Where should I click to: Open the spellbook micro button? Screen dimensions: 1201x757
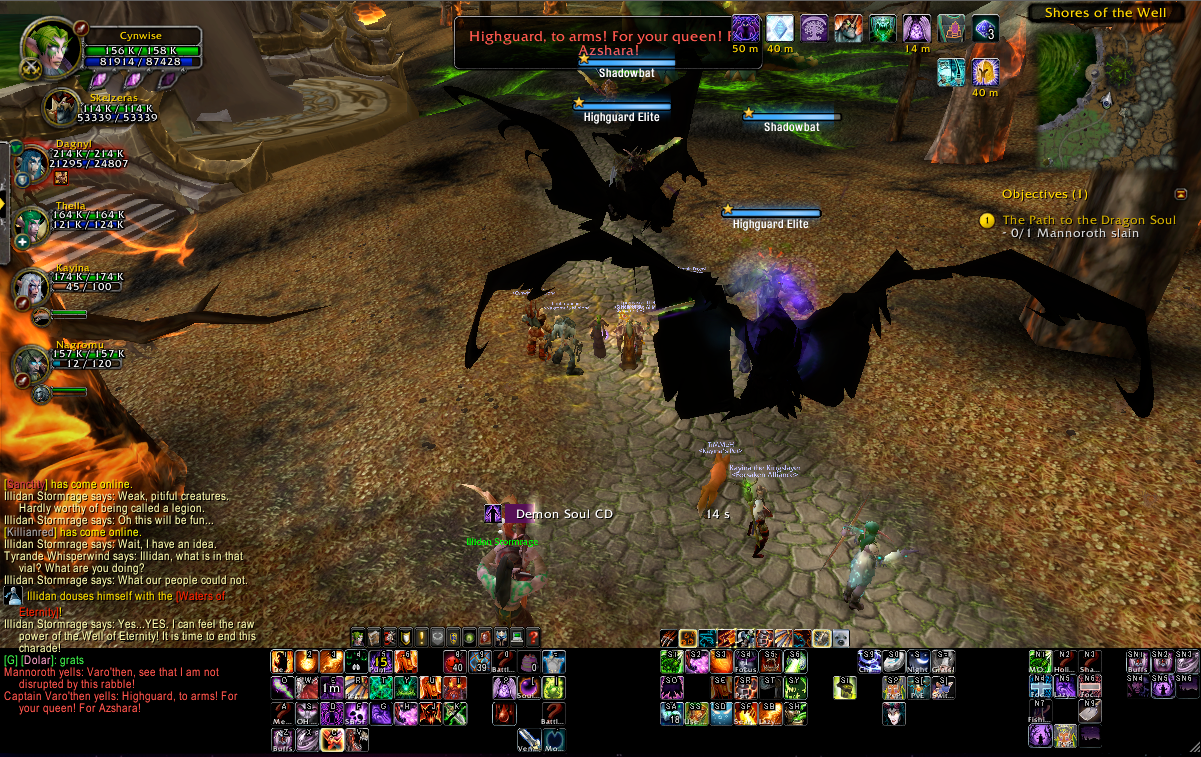pos(374,637)
